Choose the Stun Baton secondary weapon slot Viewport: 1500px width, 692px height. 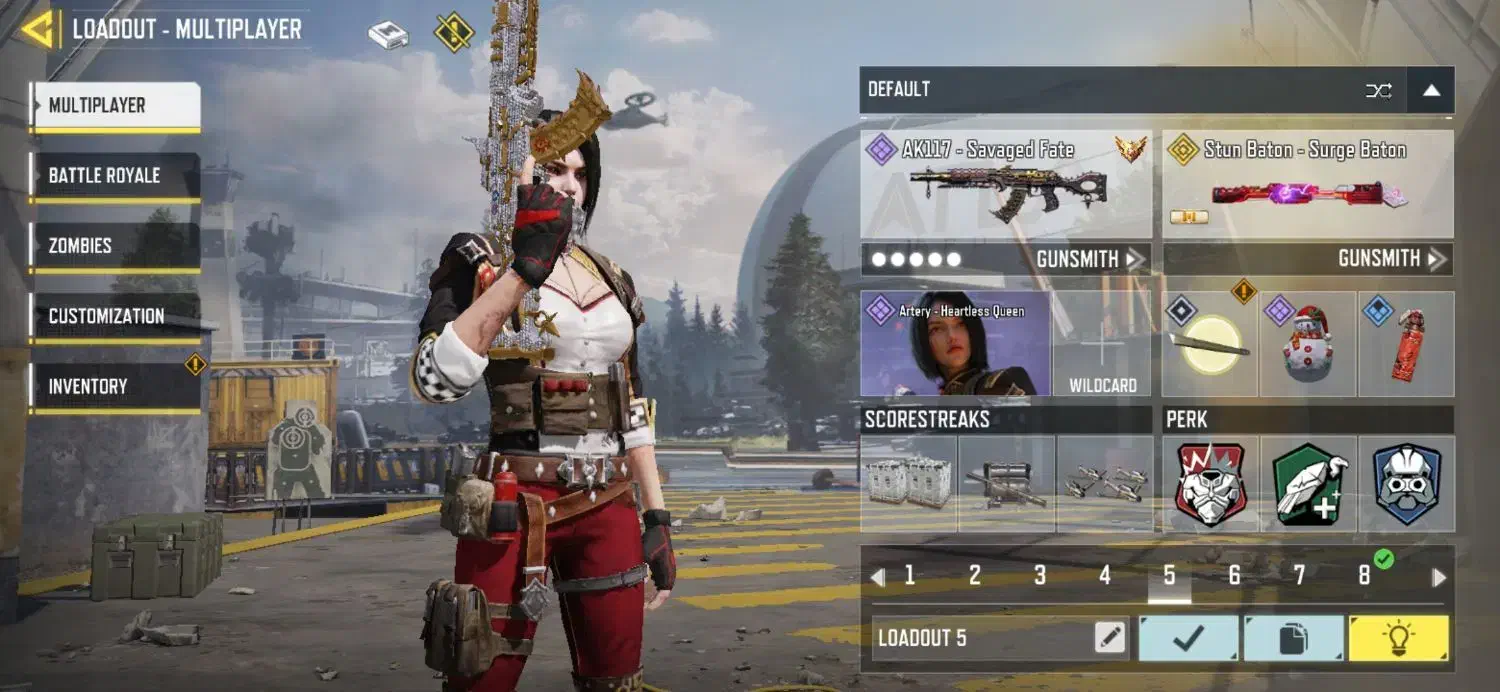click(x=1307, y=184)
